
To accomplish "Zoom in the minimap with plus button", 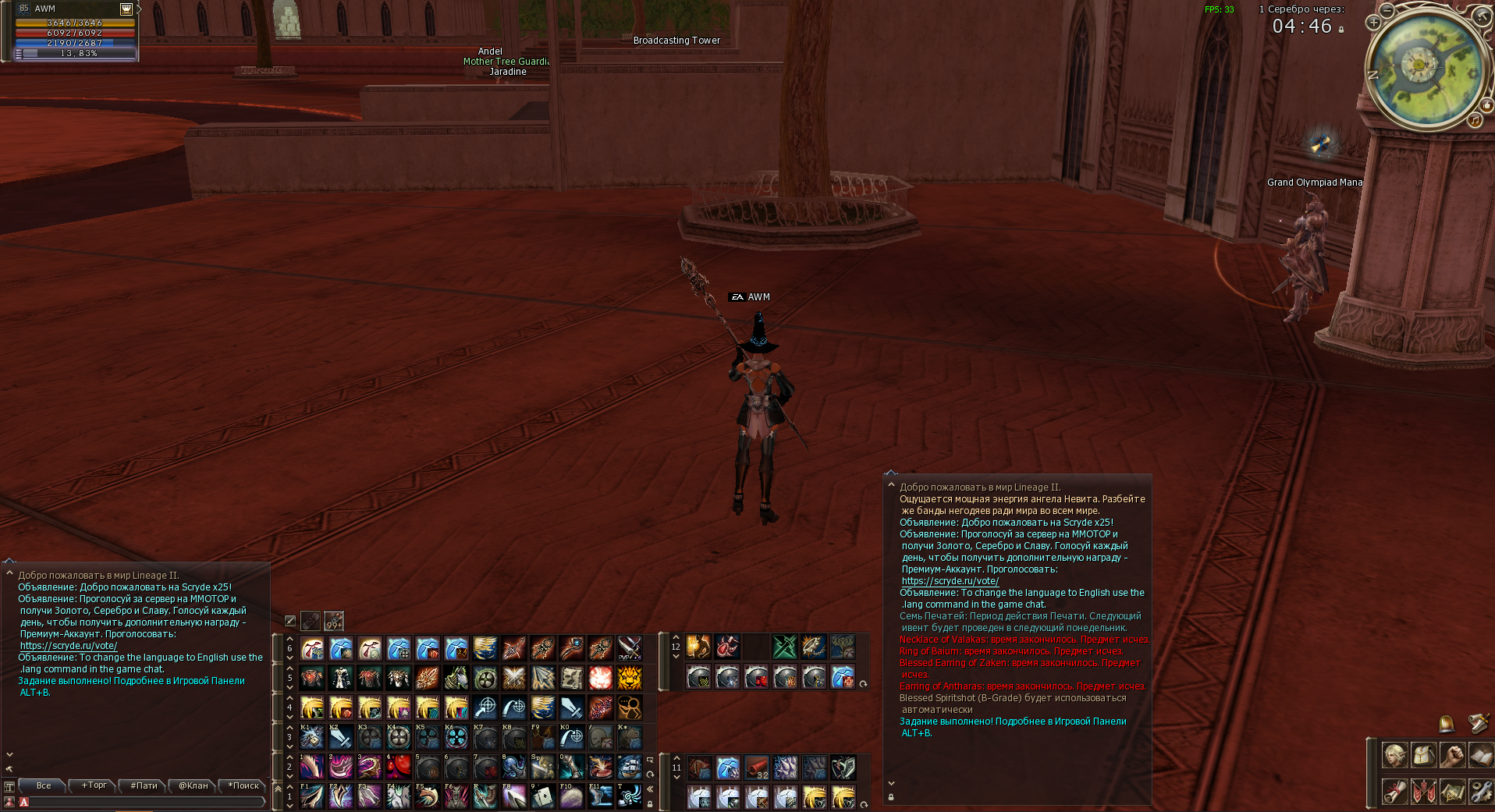I will (x=1374, y=23).
